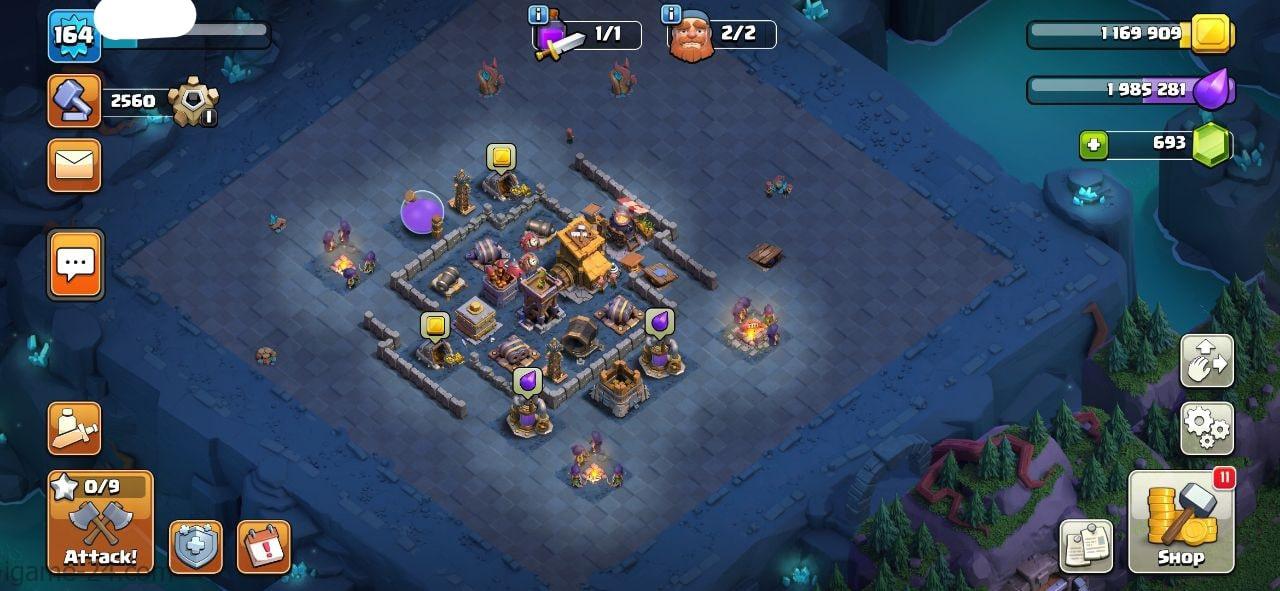Open the mail envelope inbox
The width and height of the screenshot is (1280, 591).
[x=74, y=165]
